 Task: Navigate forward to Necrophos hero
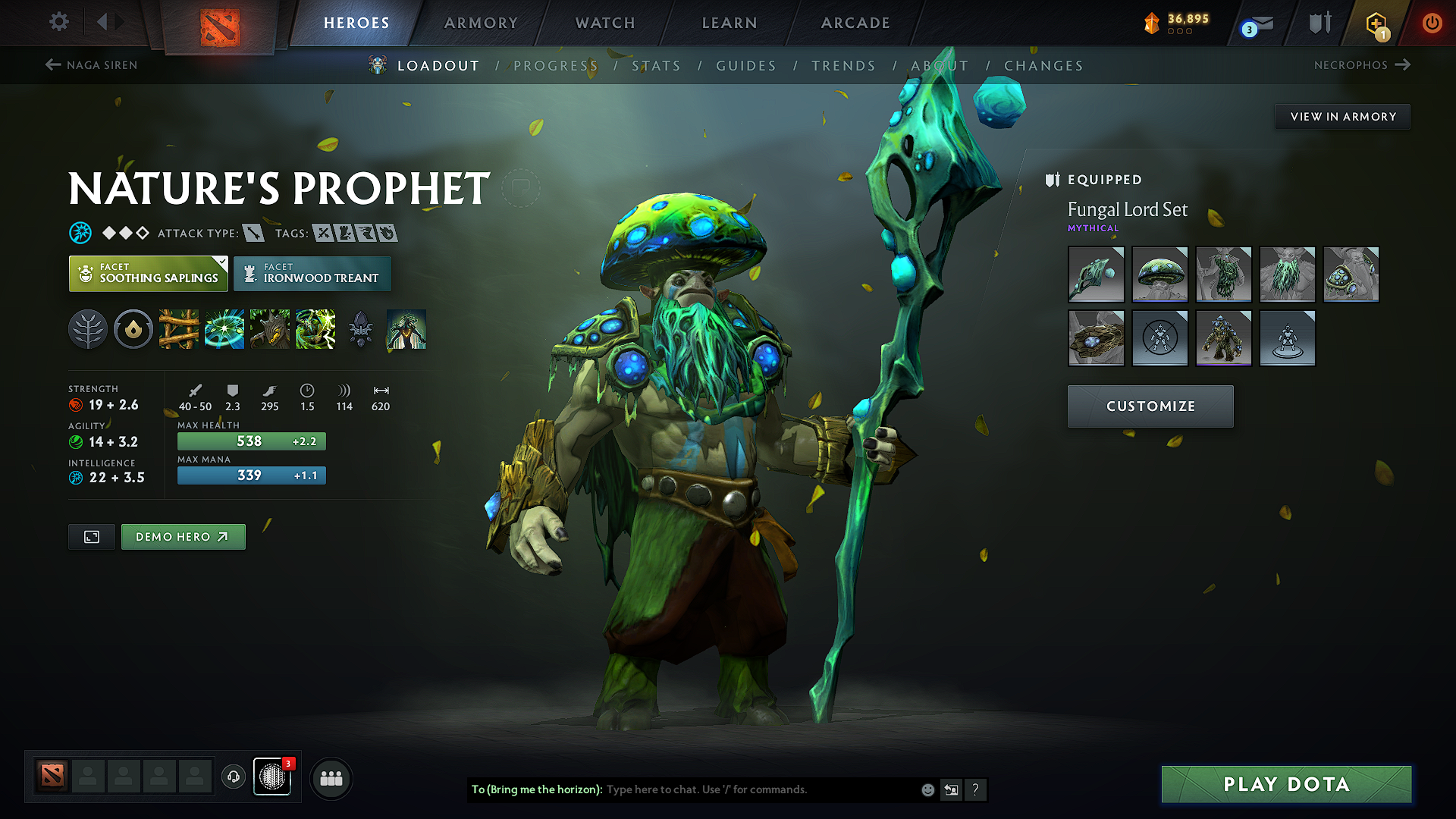pos(1363,65)
